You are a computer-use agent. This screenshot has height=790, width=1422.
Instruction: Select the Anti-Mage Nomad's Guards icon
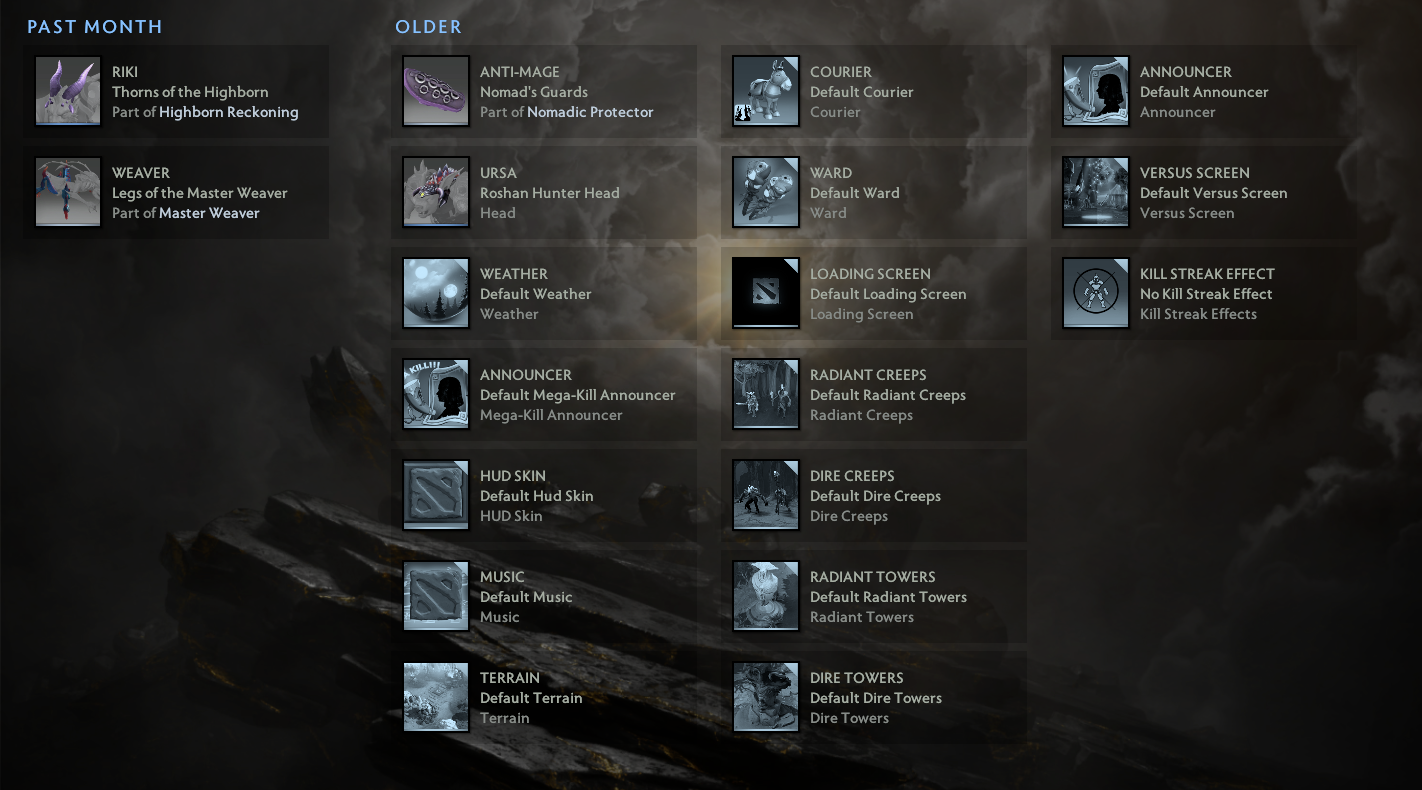[x=435, y=92]
